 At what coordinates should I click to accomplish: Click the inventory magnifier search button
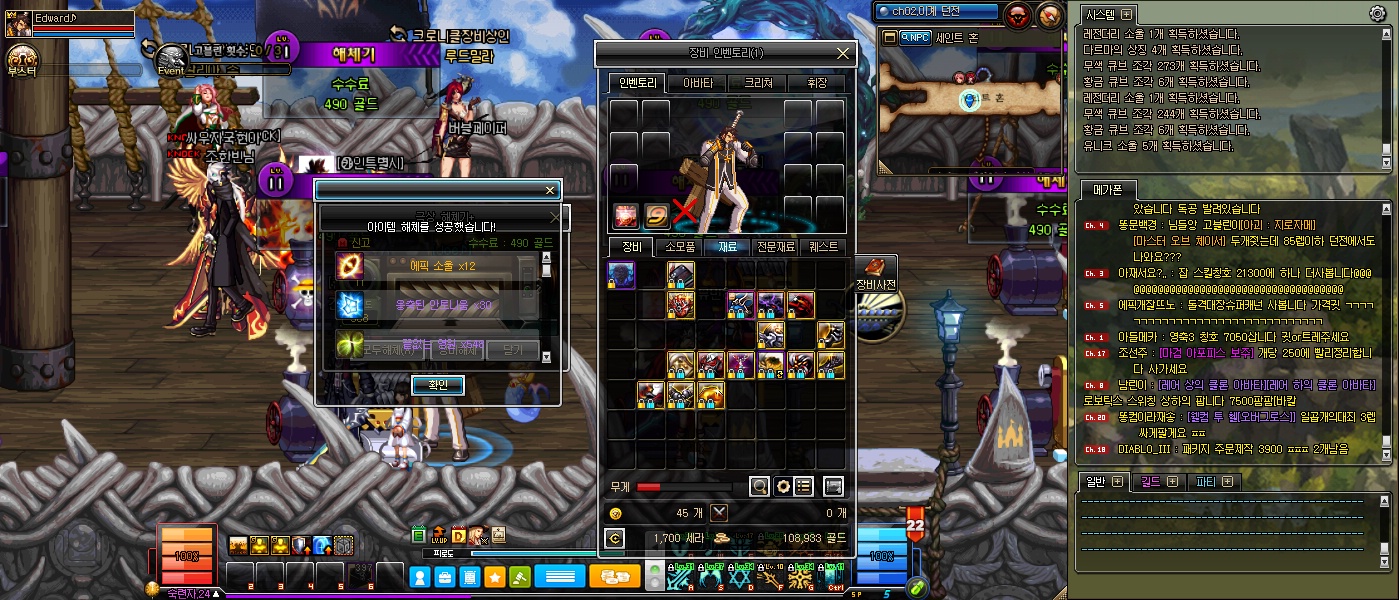point(760,486)
